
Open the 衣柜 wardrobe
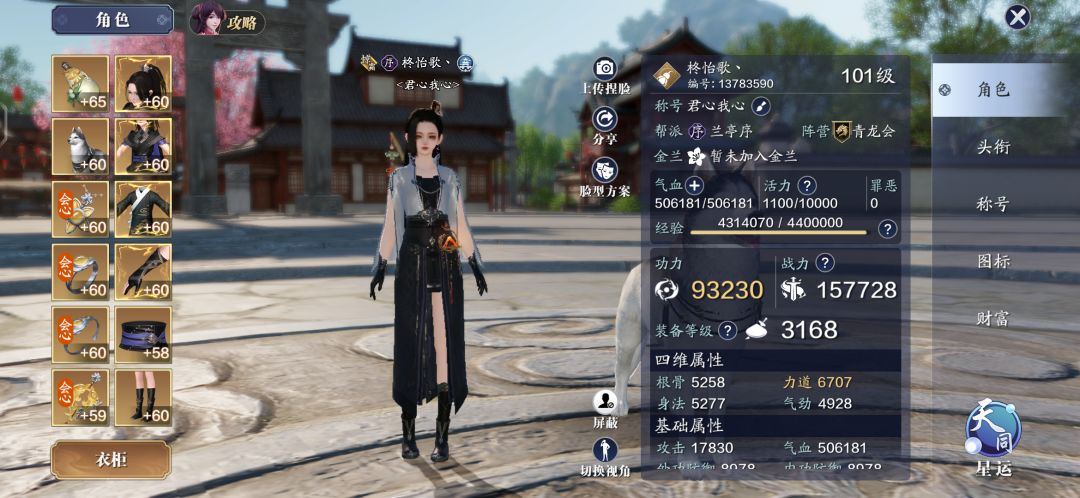click(111, 460)
